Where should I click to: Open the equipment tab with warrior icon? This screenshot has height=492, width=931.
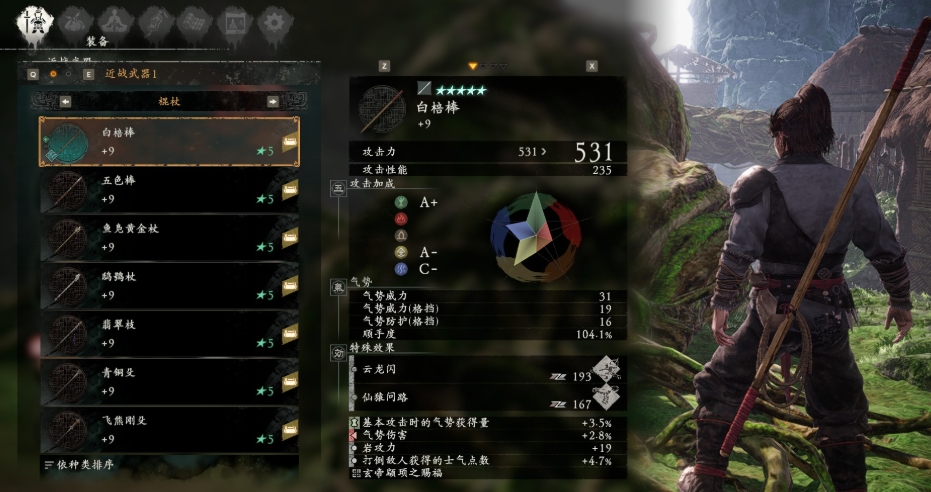(x=33, y=19)
